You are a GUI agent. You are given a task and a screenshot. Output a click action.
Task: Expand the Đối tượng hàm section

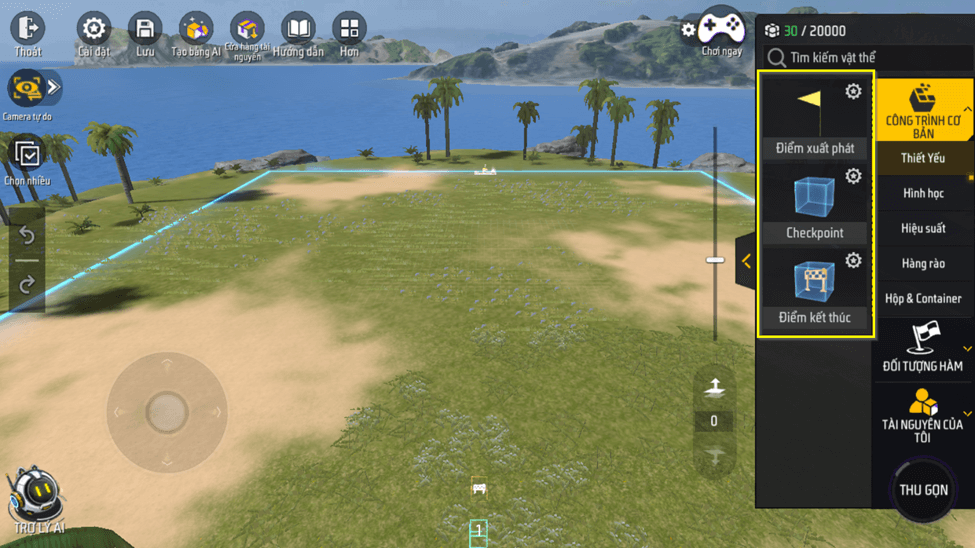[923, 348]
